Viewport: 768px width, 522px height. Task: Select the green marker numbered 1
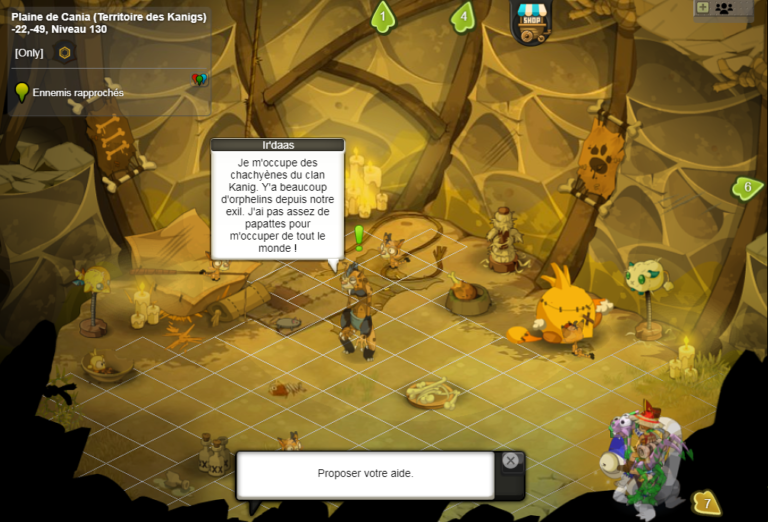coord(382,17)
